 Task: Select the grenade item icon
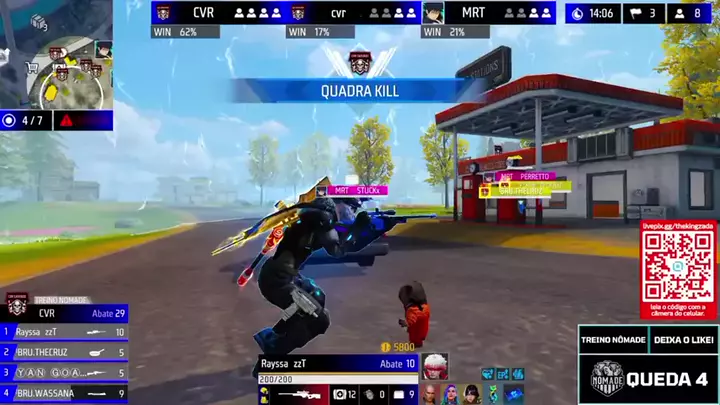click(x=372, y=395)
